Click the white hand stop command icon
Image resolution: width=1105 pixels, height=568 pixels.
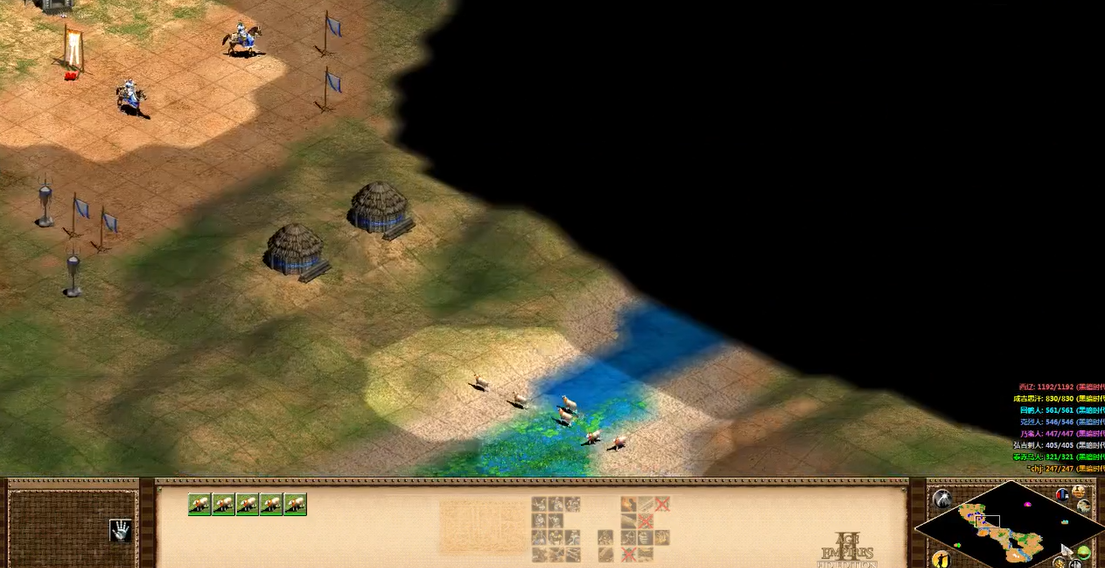click(121, 531)
